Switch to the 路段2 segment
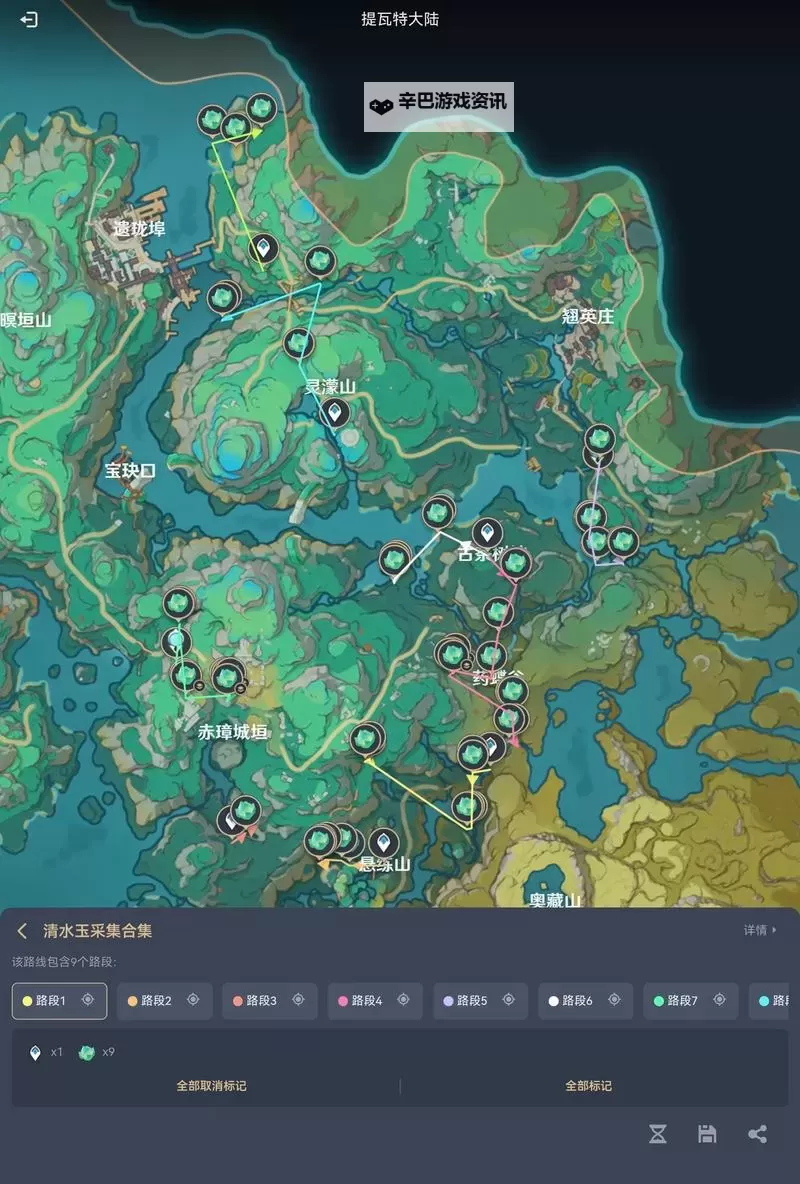 click(x=156, y=1000)
